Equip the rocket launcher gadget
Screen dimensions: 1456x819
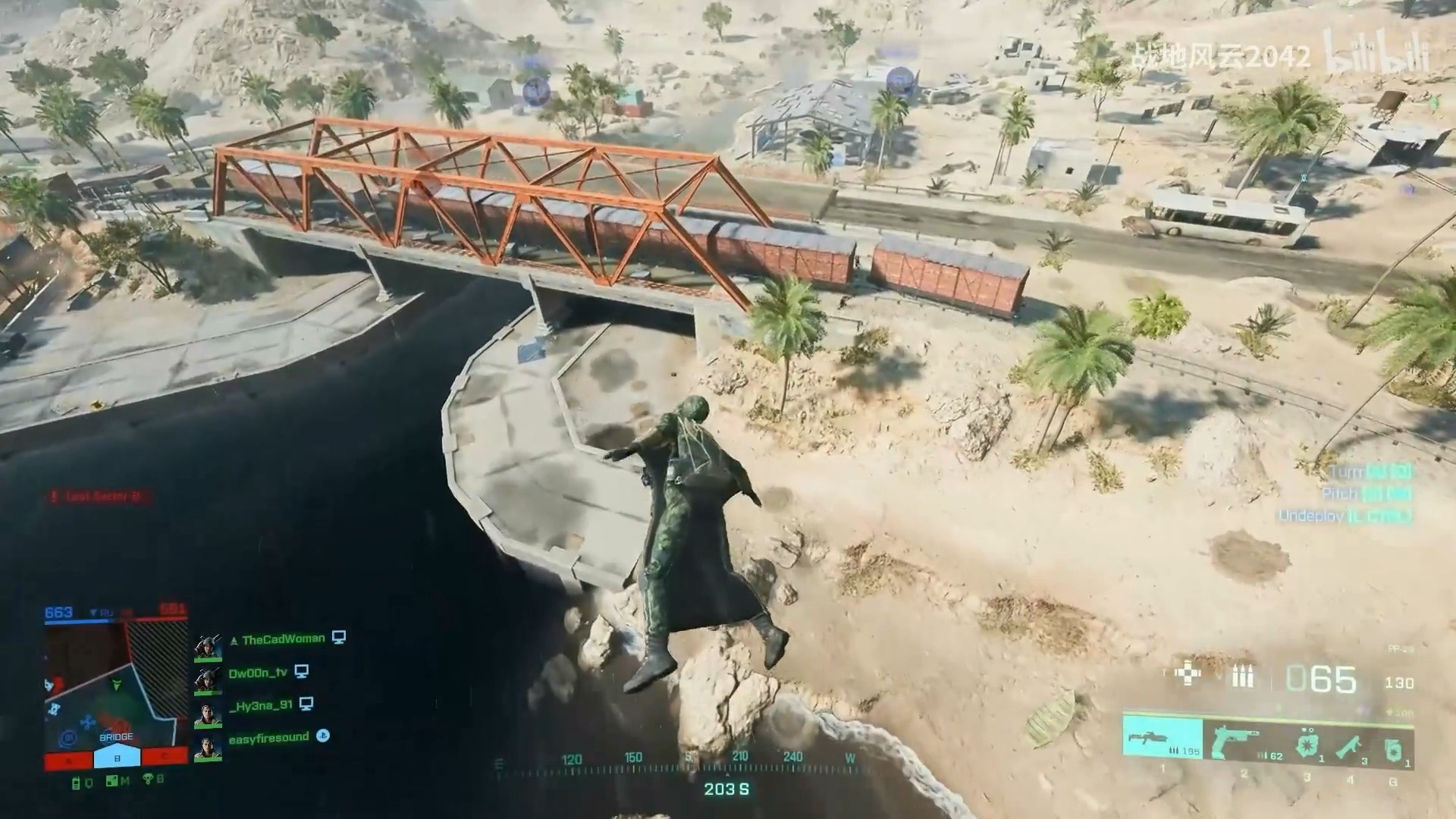(x=1351, y=745)
